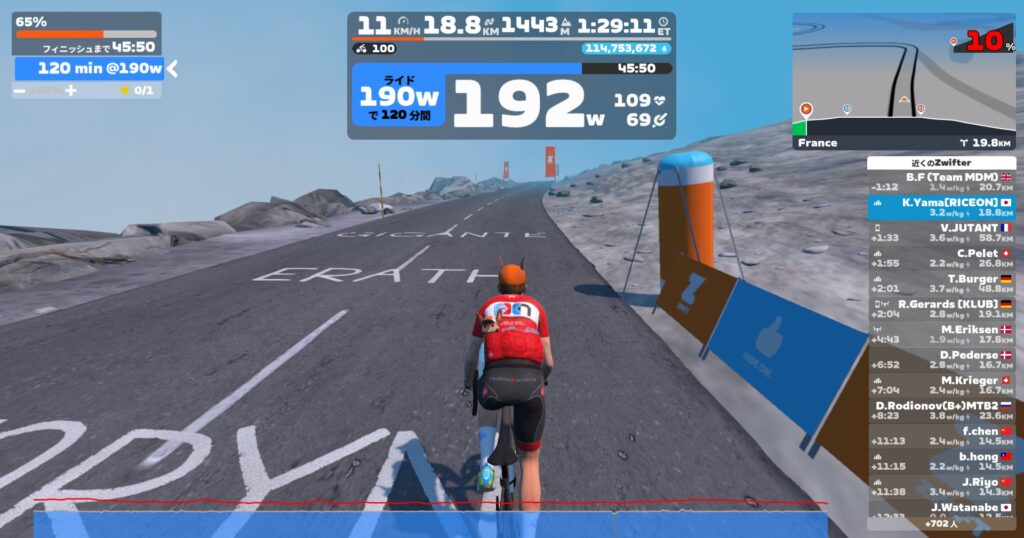Select f.chen in the nearby riders list
1024x538 pixels.
click(x=941, y=436)
